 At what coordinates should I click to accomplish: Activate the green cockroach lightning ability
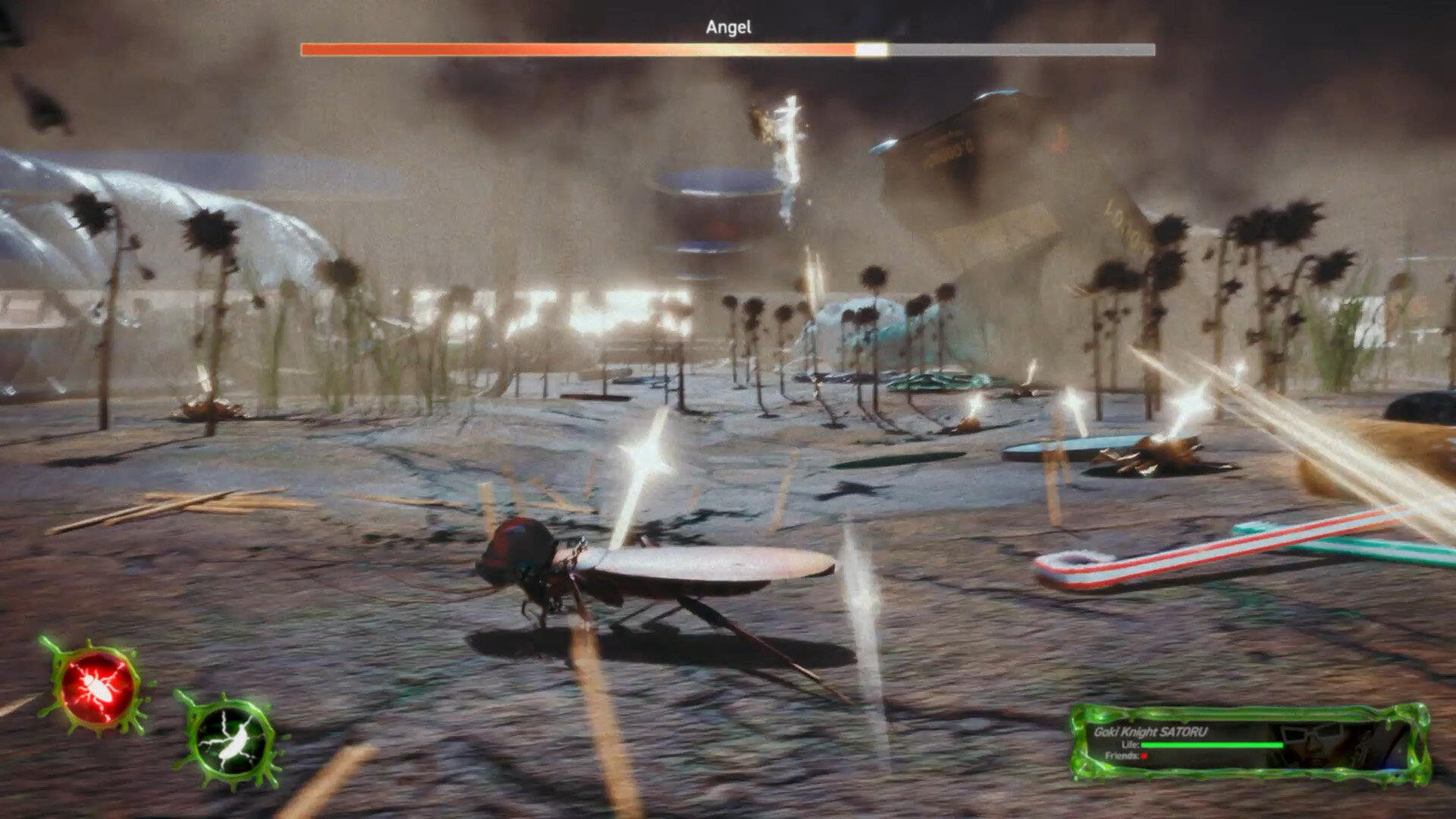[x=231, y=739]
